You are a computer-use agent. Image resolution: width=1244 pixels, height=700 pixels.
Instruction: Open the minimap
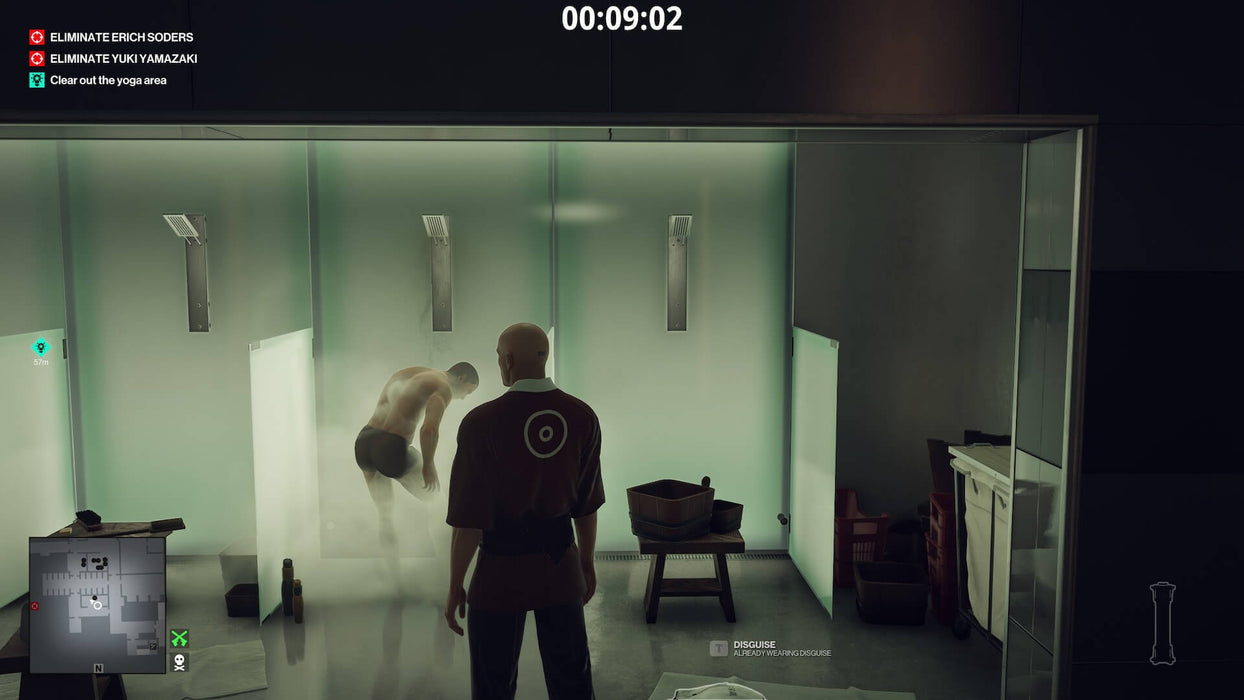pos(97,604)
